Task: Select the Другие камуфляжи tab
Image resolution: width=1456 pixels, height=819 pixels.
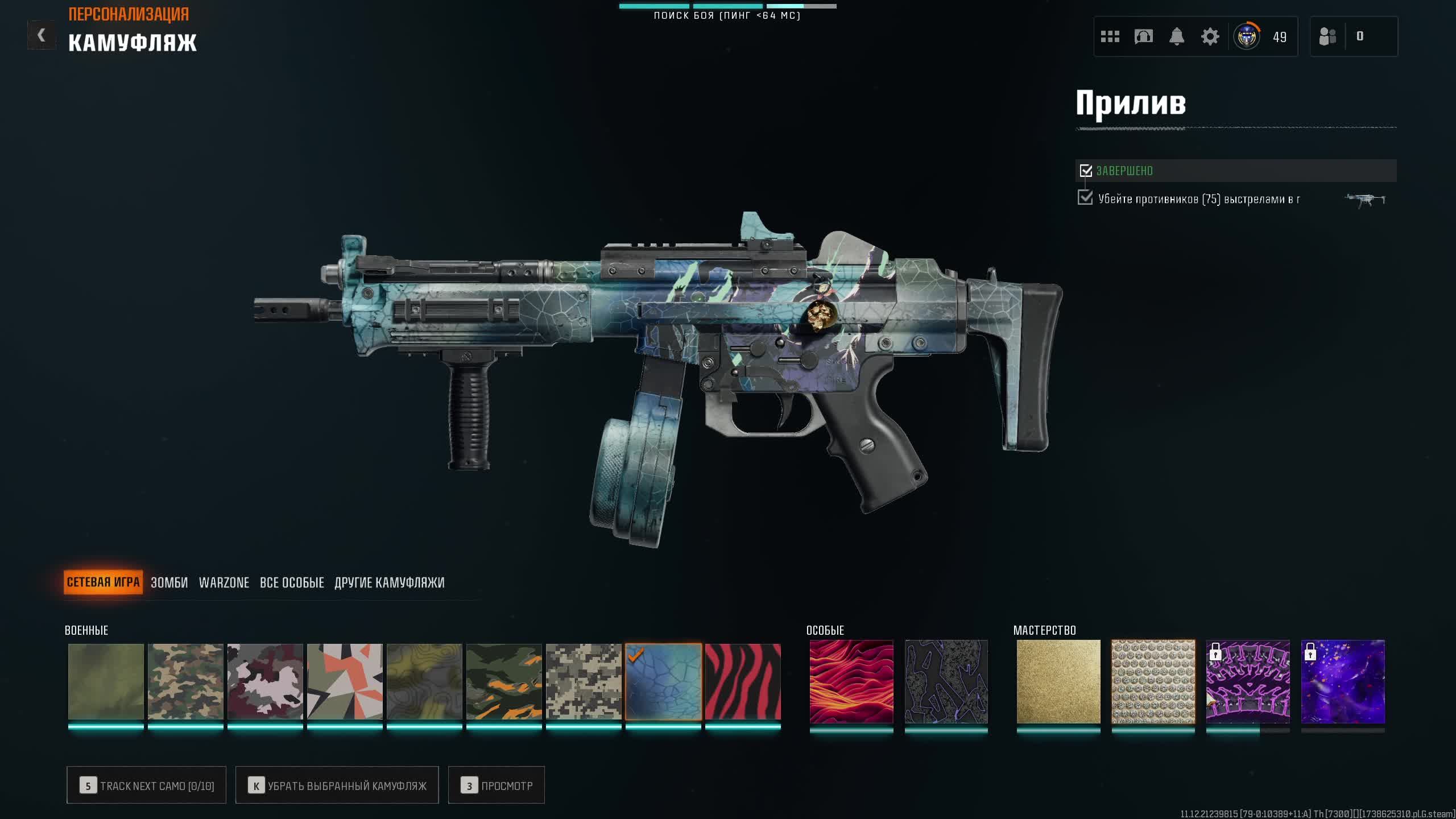Action: pyautogui.click(x=390, y=582)
